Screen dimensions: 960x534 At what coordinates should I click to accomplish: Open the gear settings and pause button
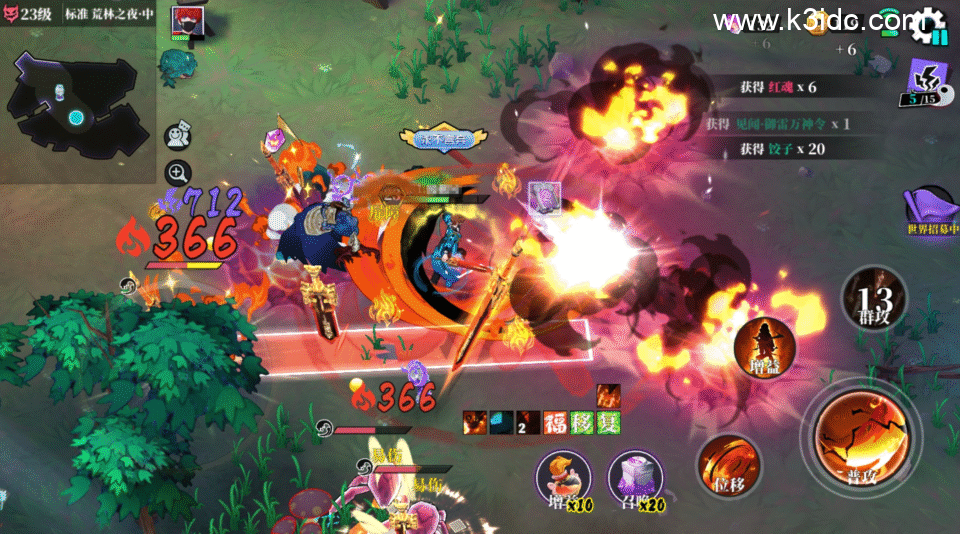click(930, 25)
